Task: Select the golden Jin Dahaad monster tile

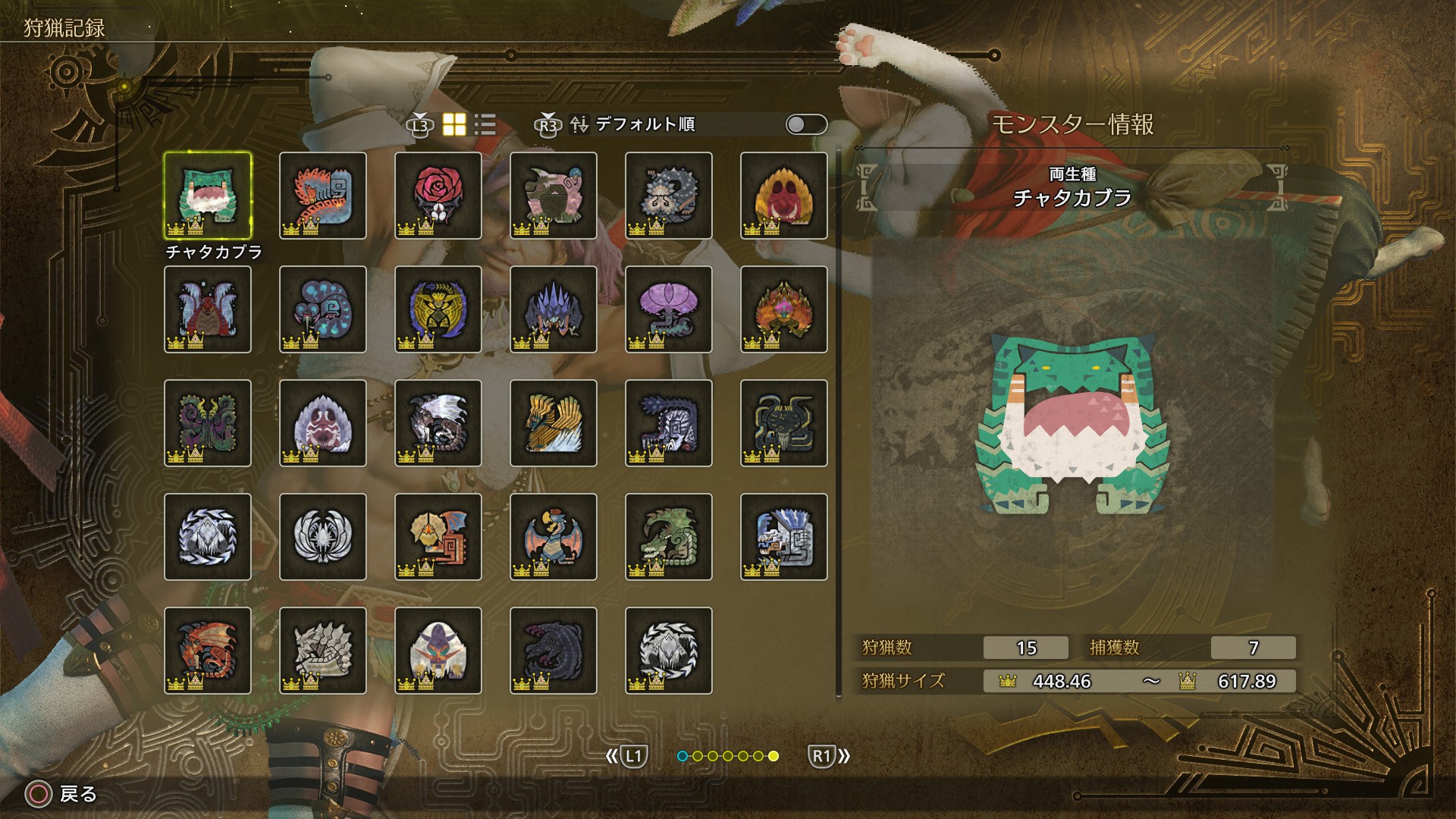Action: tap(554, 423)
